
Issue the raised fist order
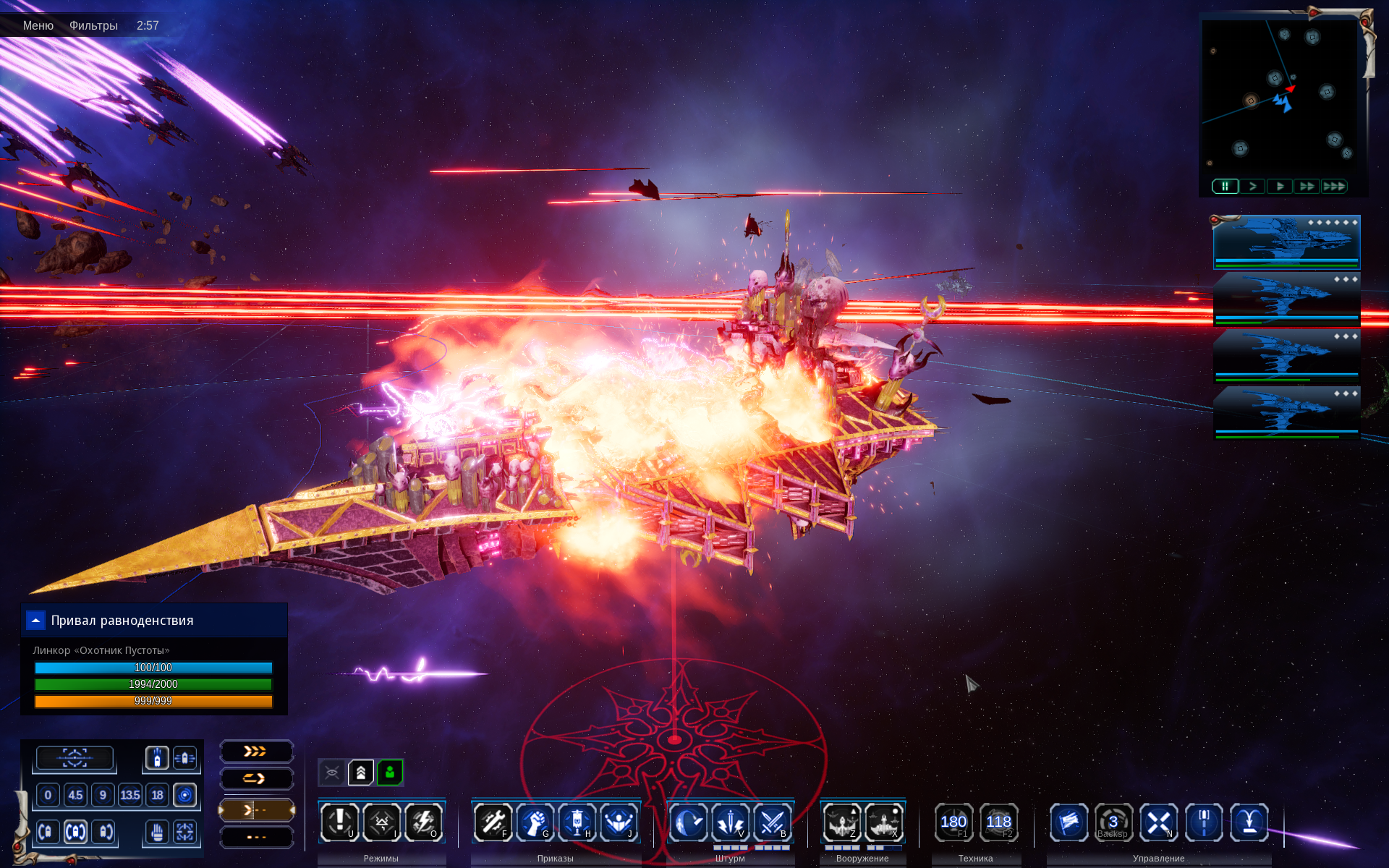[535, 822]
